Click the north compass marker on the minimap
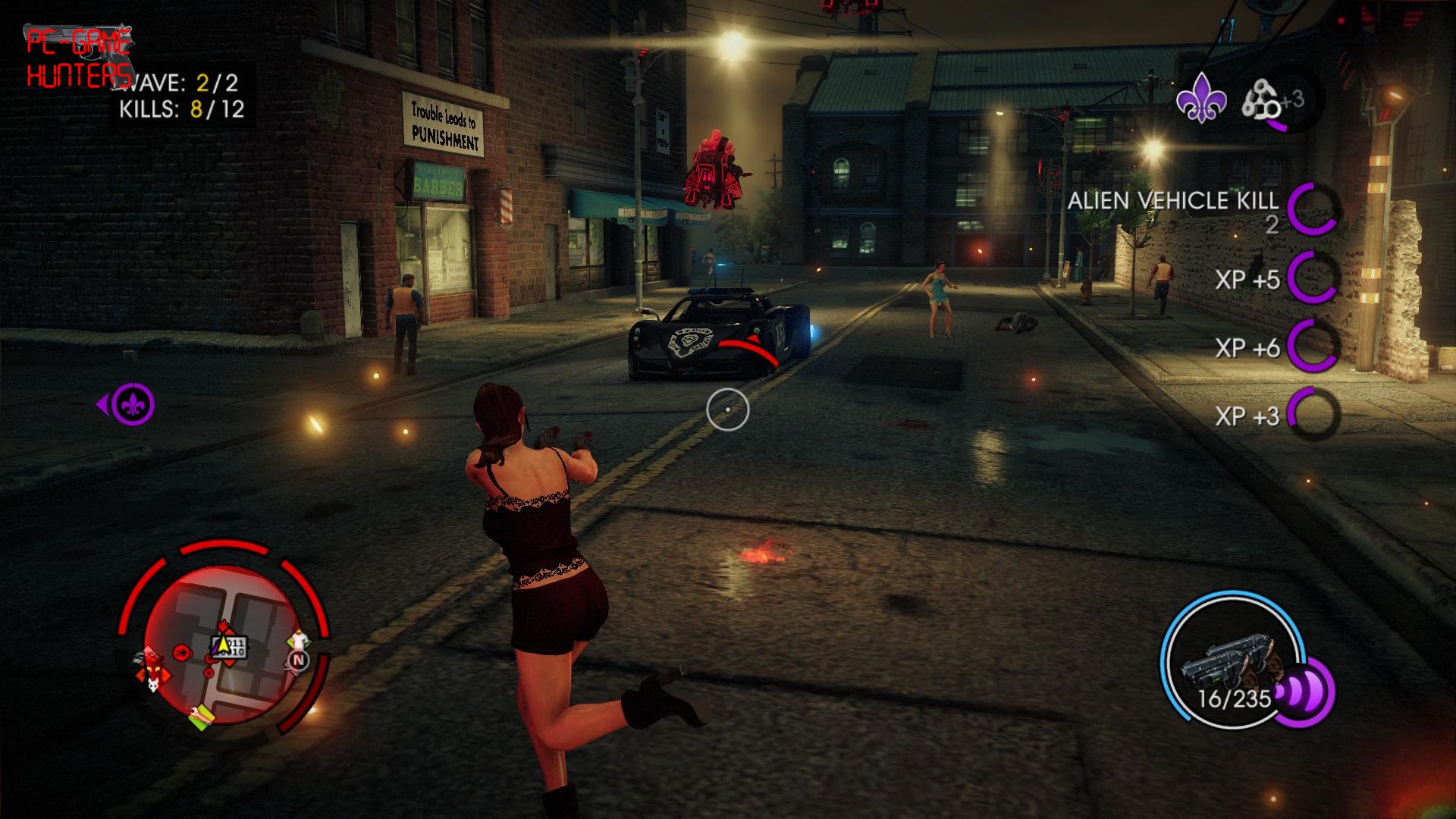Image resolution: width=1456 pixels, height=819 pixels. tap(297, 661)
